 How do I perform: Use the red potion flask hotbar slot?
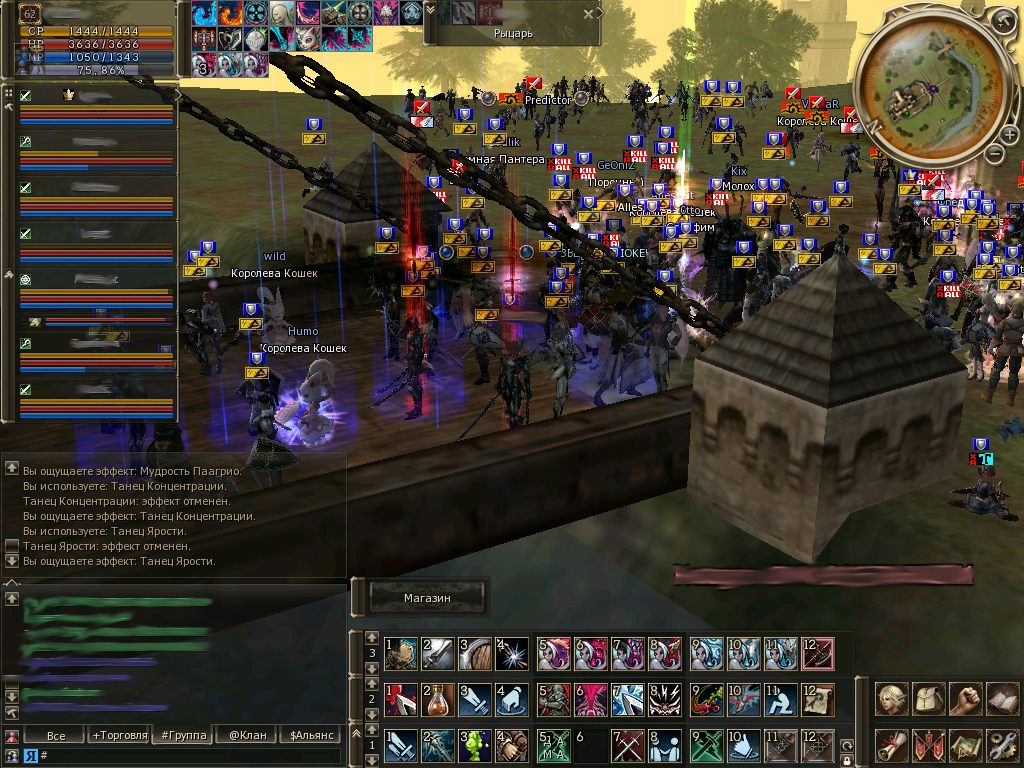pyautogui.click(x=438, y=699)
